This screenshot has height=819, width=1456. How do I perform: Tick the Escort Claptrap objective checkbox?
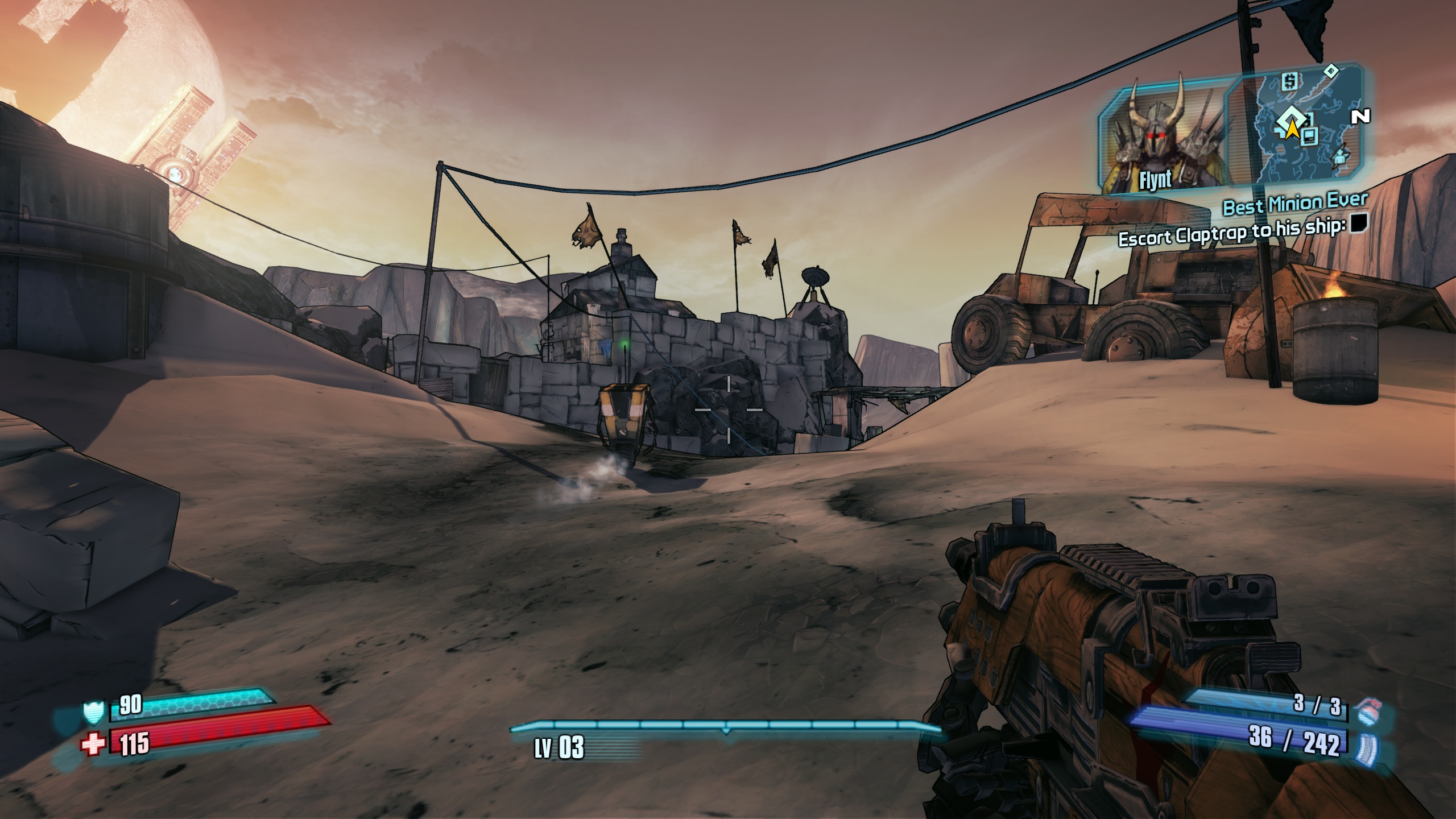[1360, 223]
